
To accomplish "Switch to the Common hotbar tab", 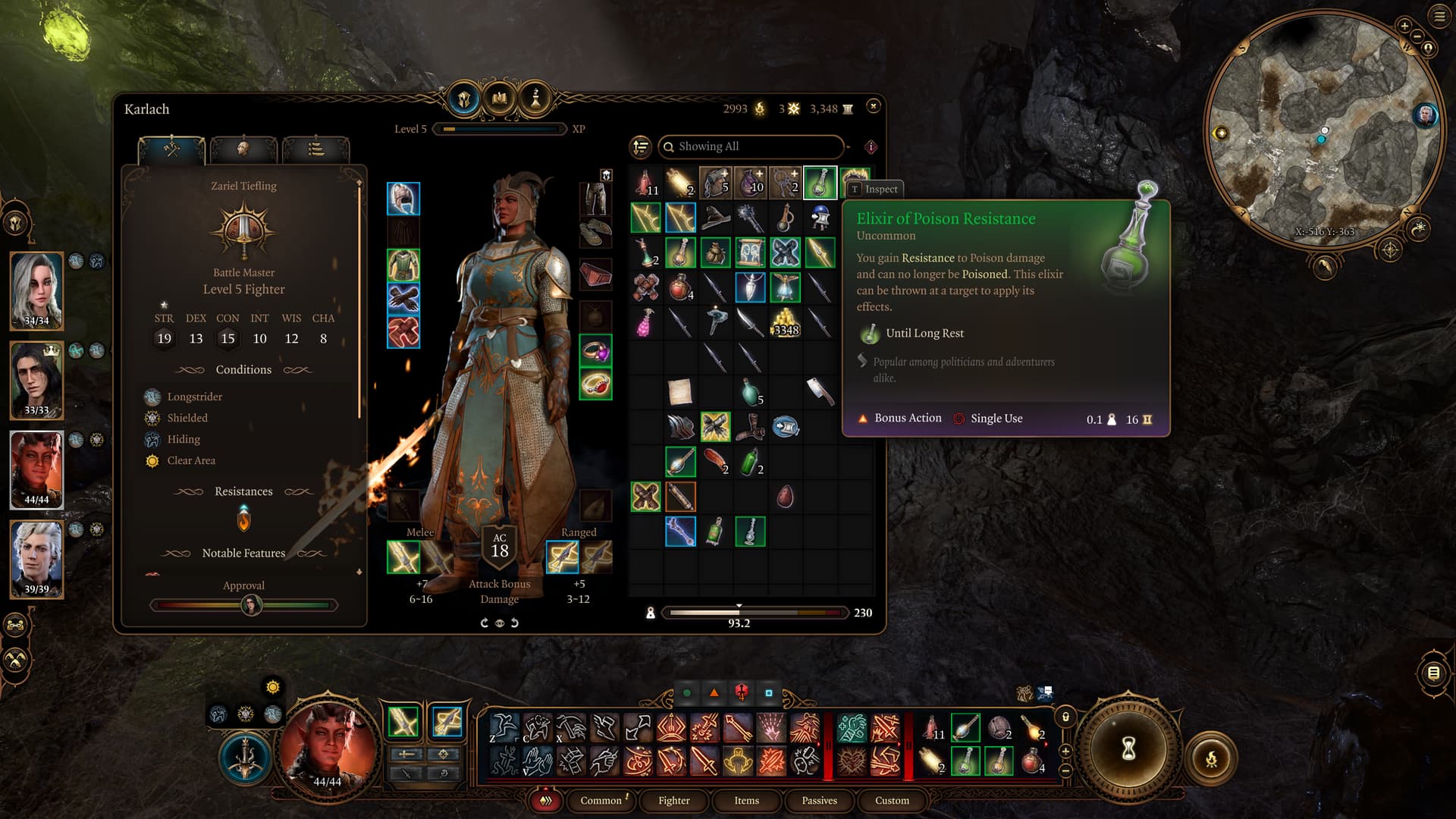I will pos(601,800).
